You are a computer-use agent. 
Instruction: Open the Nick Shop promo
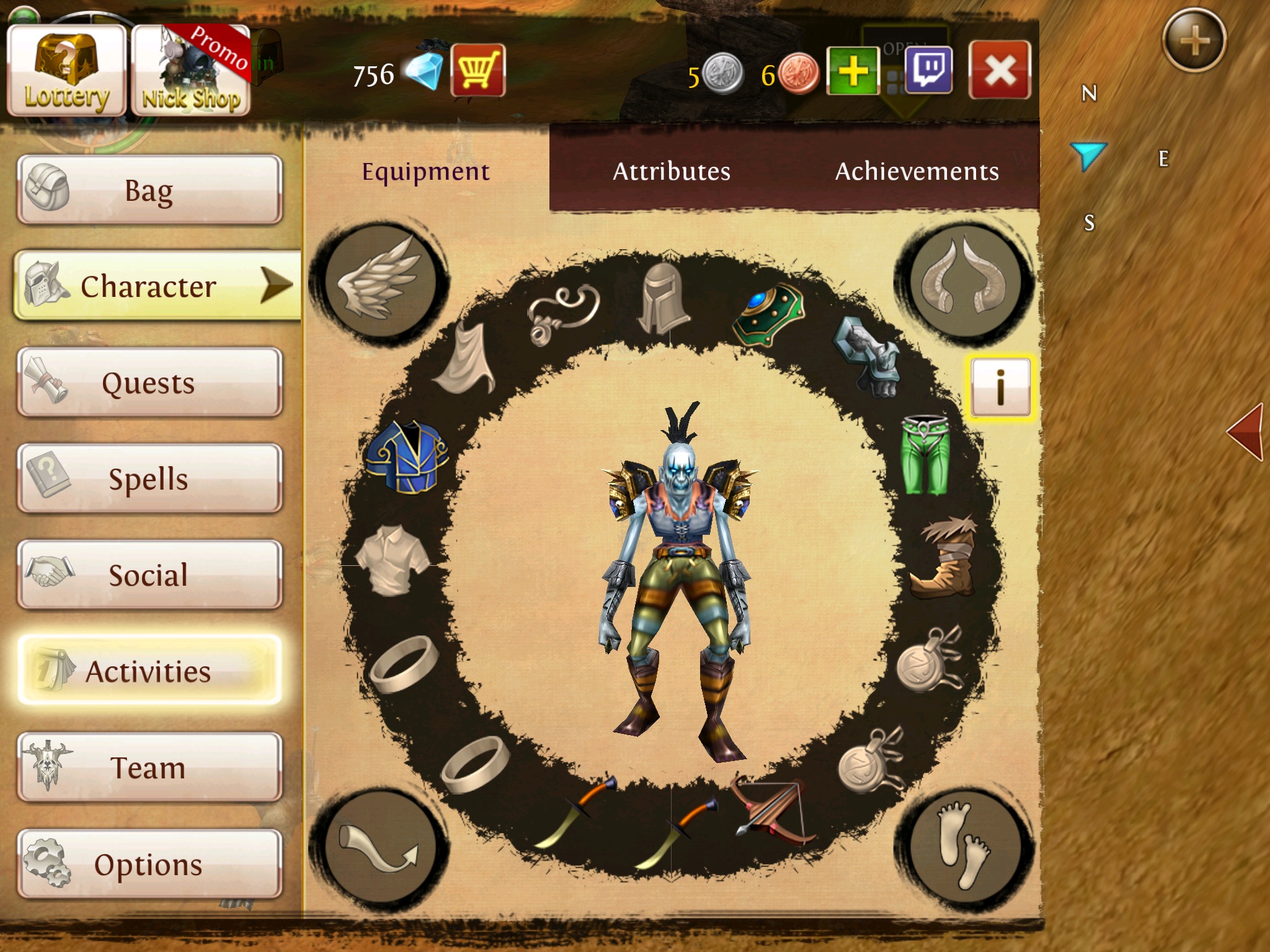(191, 71)
